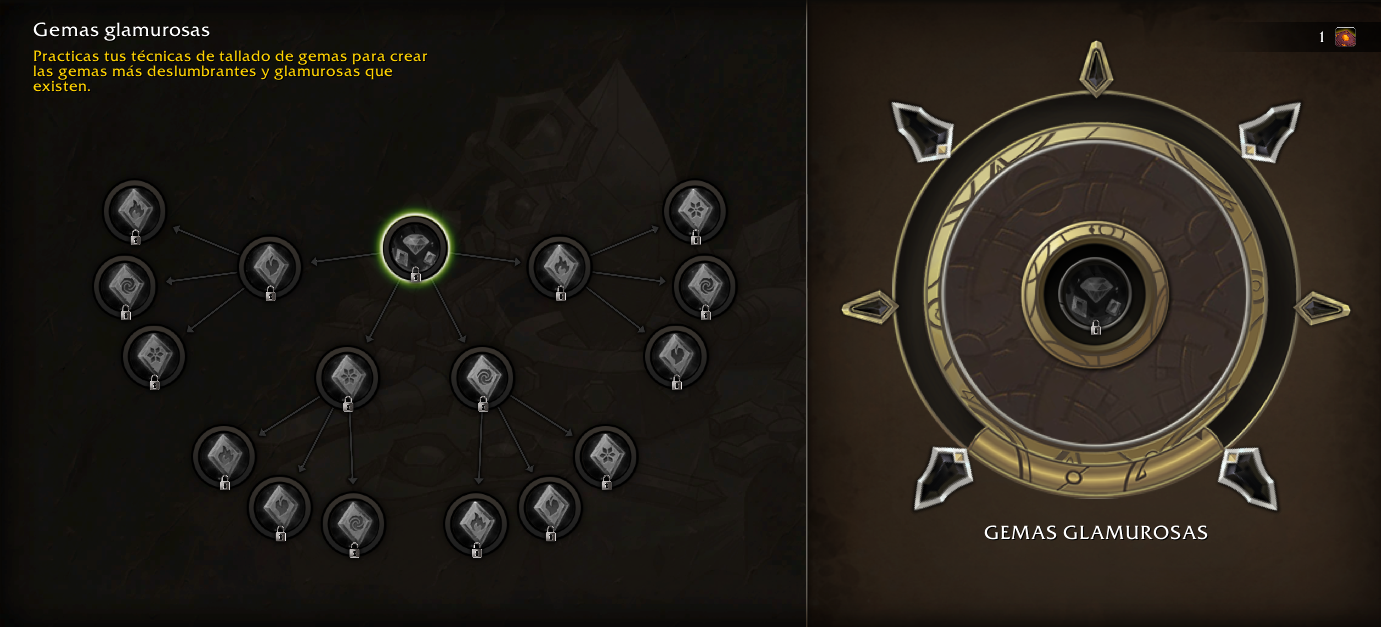Click the flame node under the swirl branch
Viewport: 1381px width, 627px height.
coord(476,524)
